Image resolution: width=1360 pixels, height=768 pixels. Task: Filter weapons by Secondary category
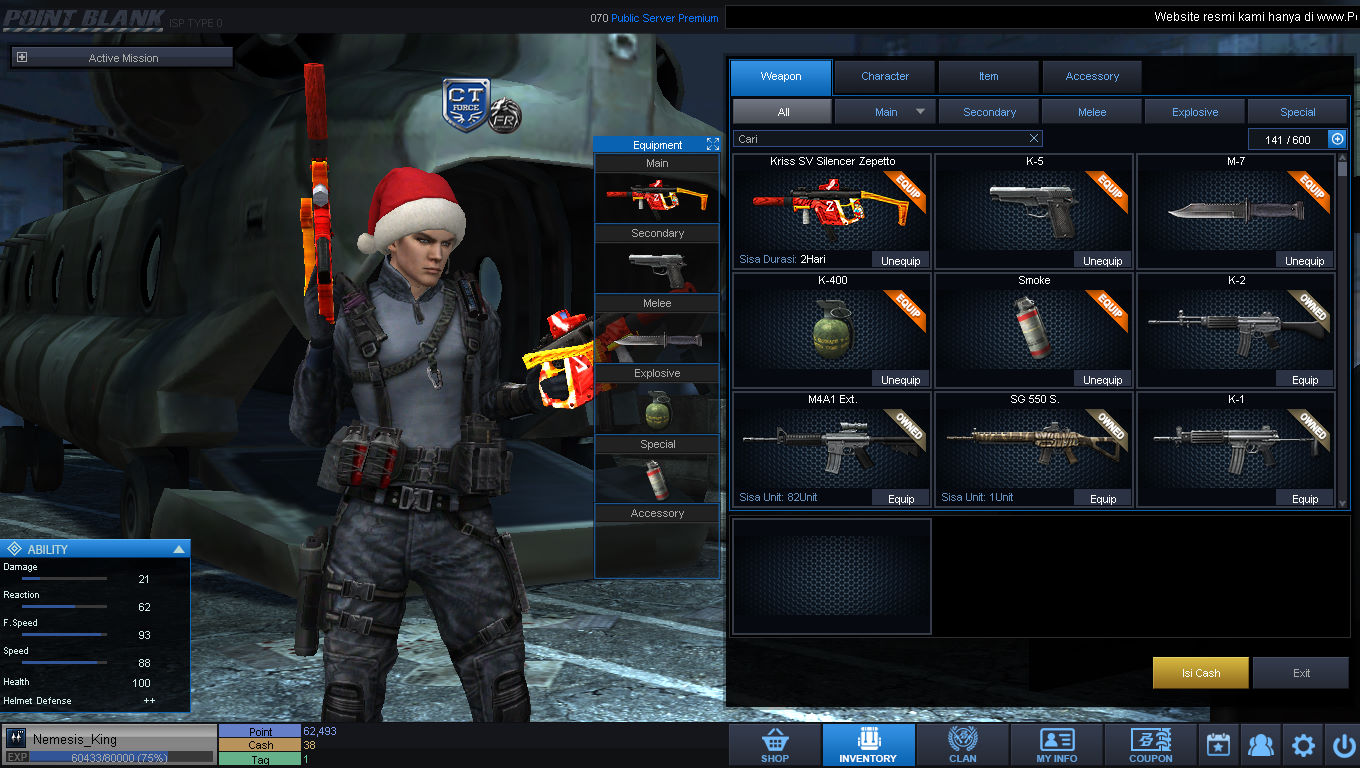[x=989, y=112]
